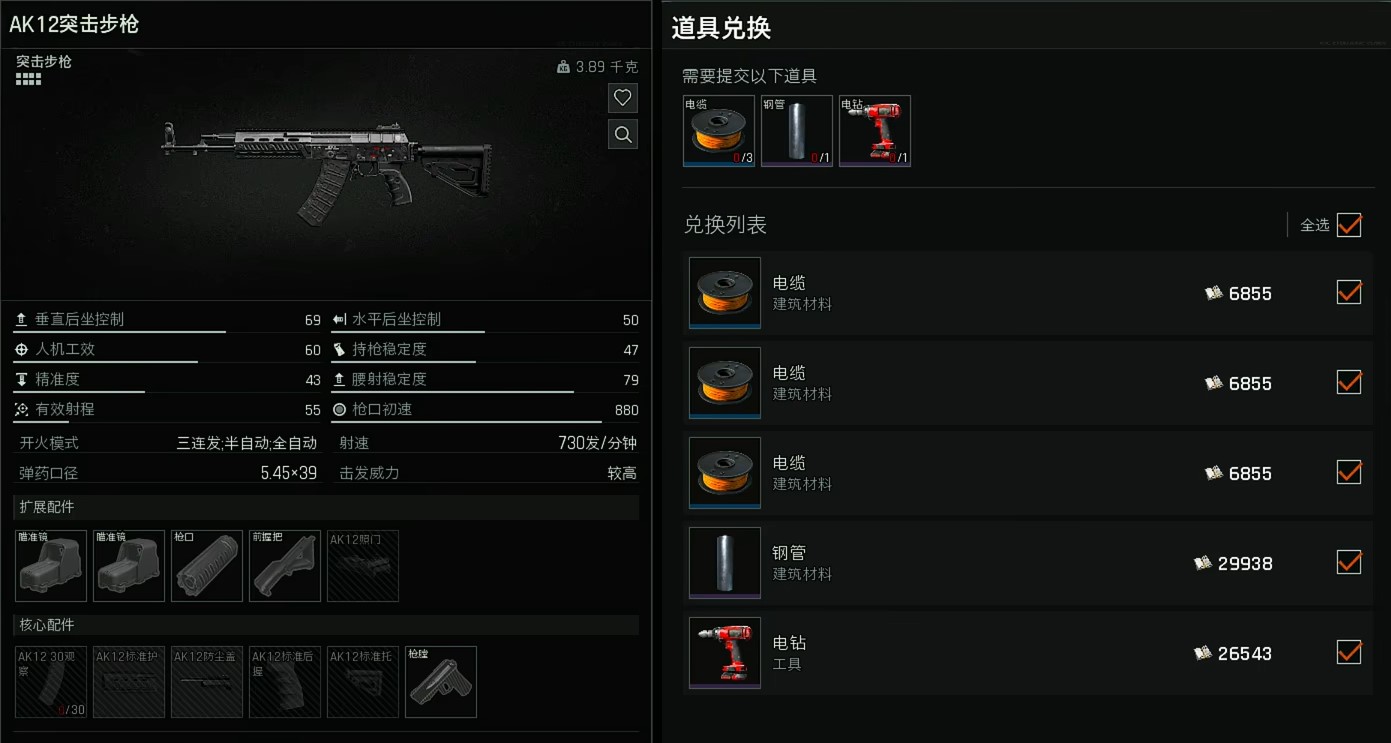Click the favorite heart icon

tap(622, 97)
